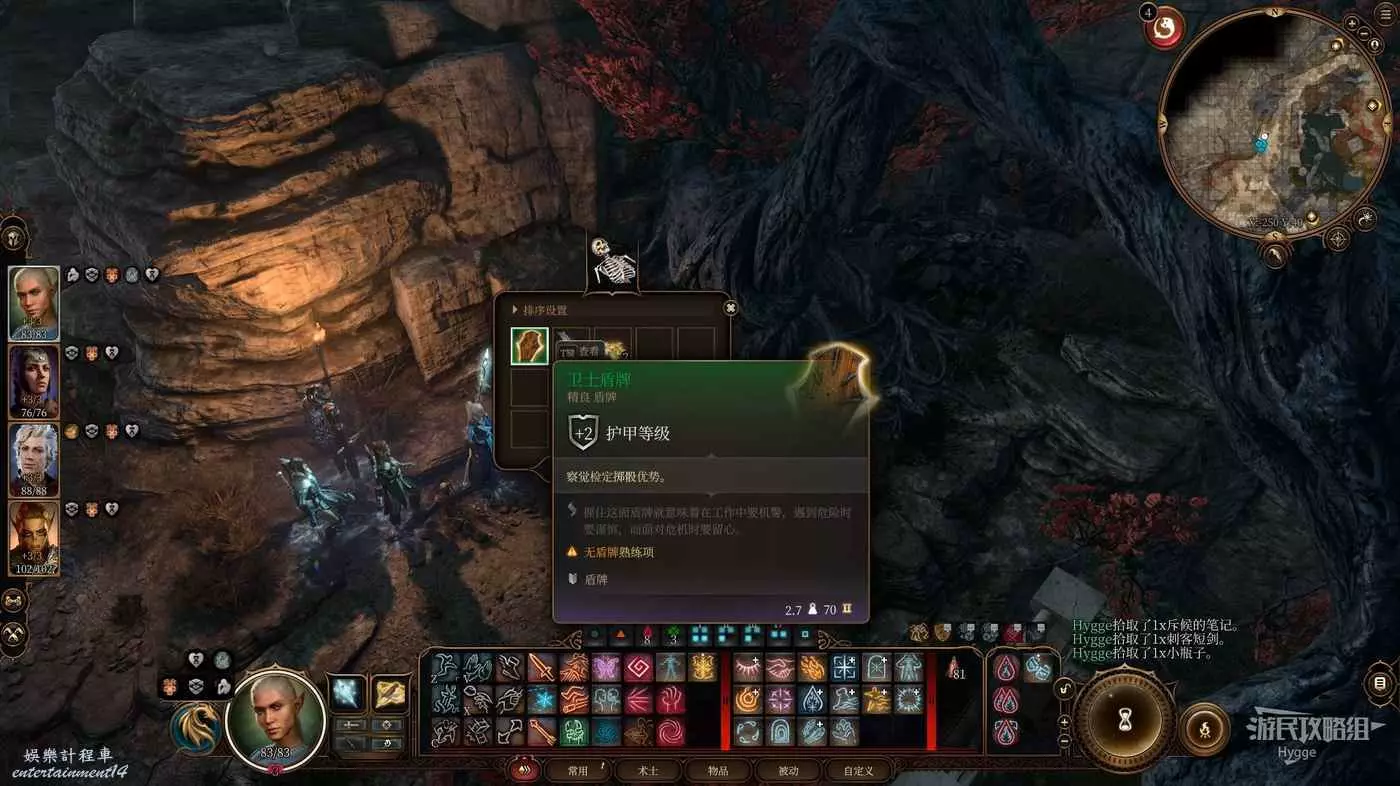Activate the campfire rest button
The height and width of the screenshot is (786, 1400).
pyautogui.click(x=1204, y=727)
